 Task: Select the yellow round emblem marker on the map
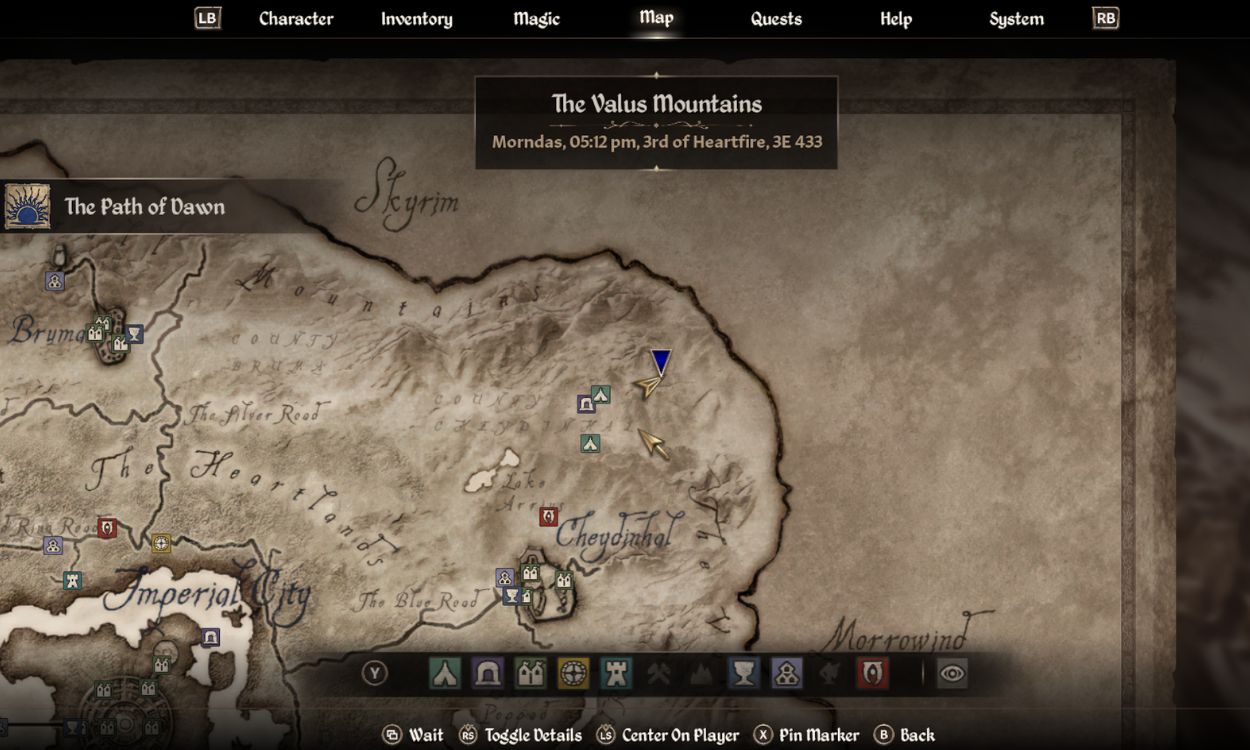click(161, 543)
